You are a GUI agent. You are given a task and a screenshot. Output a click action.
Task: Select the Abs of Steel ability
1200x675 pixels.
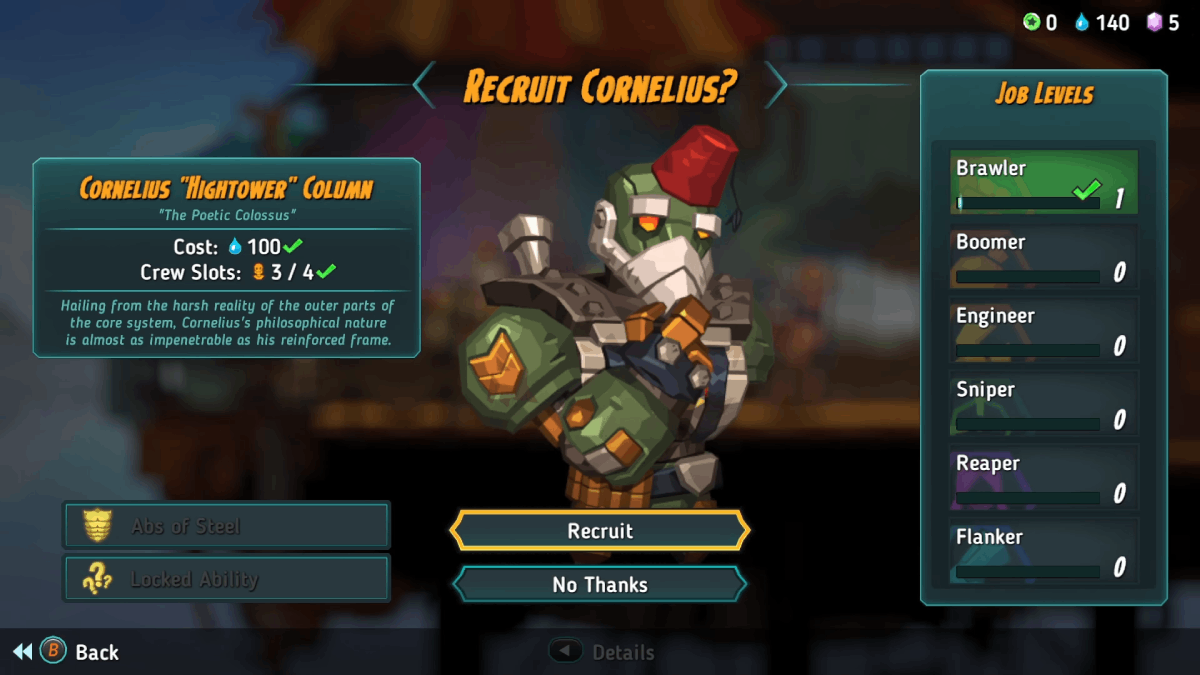pyautogui.click(x=226, y=526)
